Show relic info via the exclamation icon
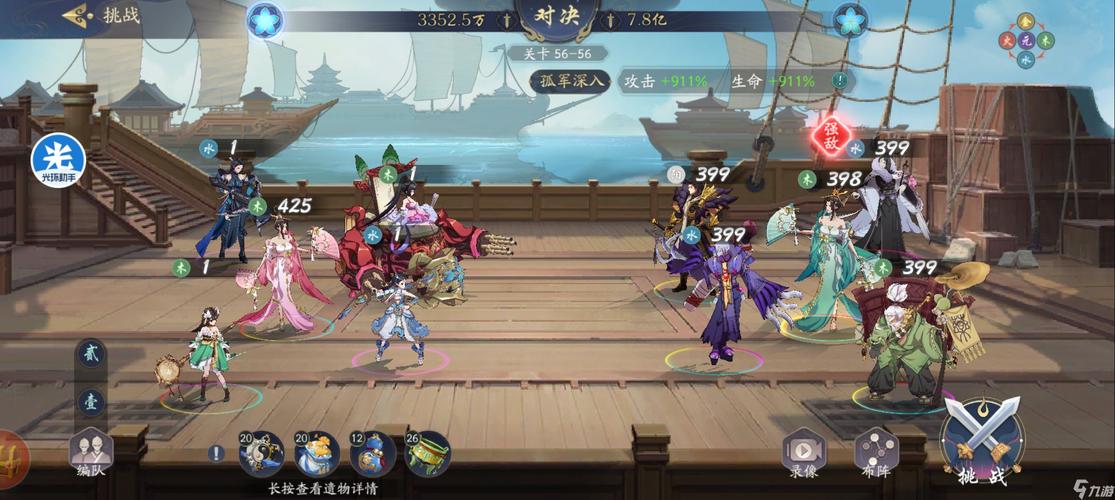The width and height of the screenshot is (1115, 500). (216, 453)
